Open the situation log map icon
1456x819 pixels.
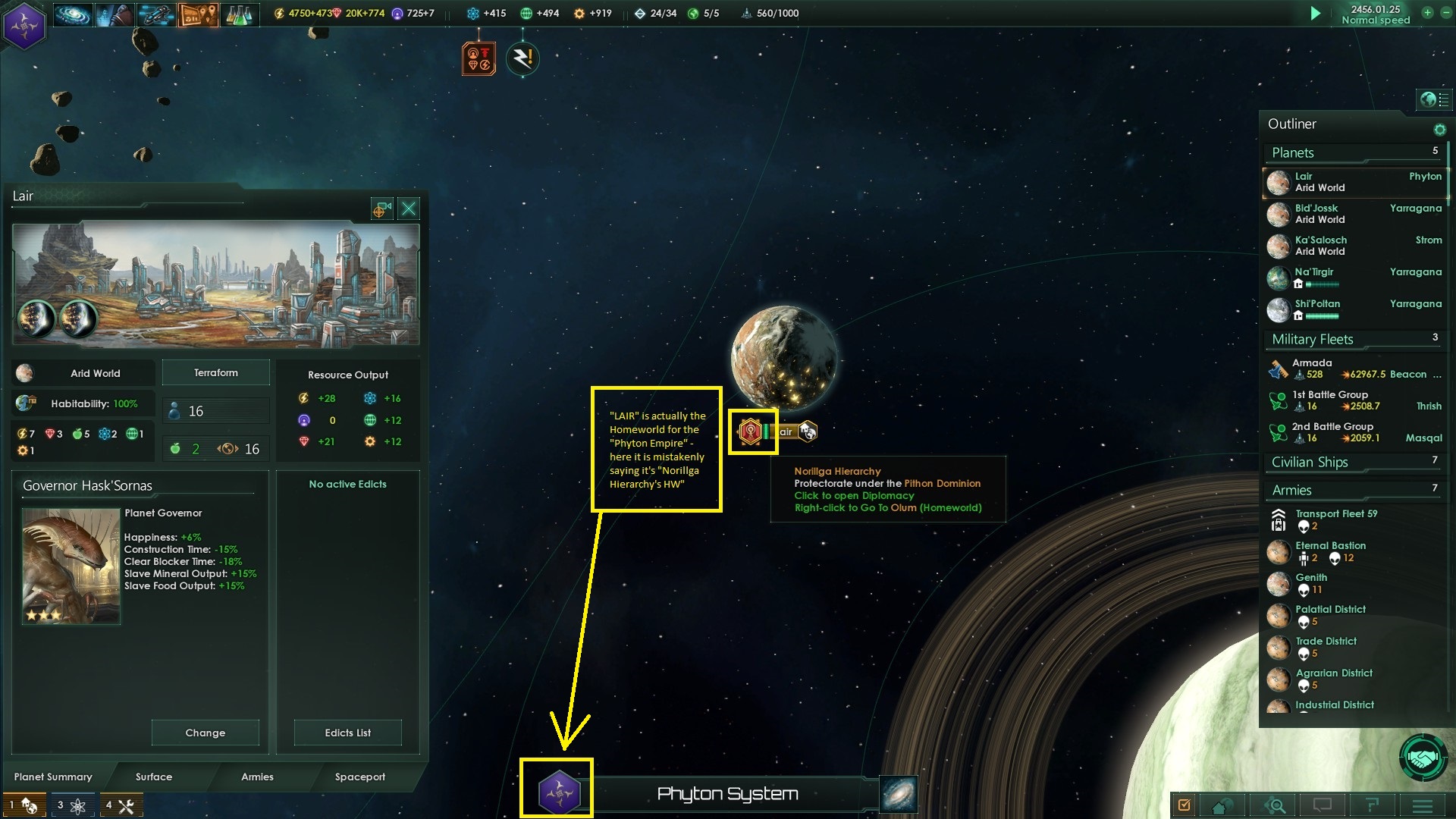point(199,14)
